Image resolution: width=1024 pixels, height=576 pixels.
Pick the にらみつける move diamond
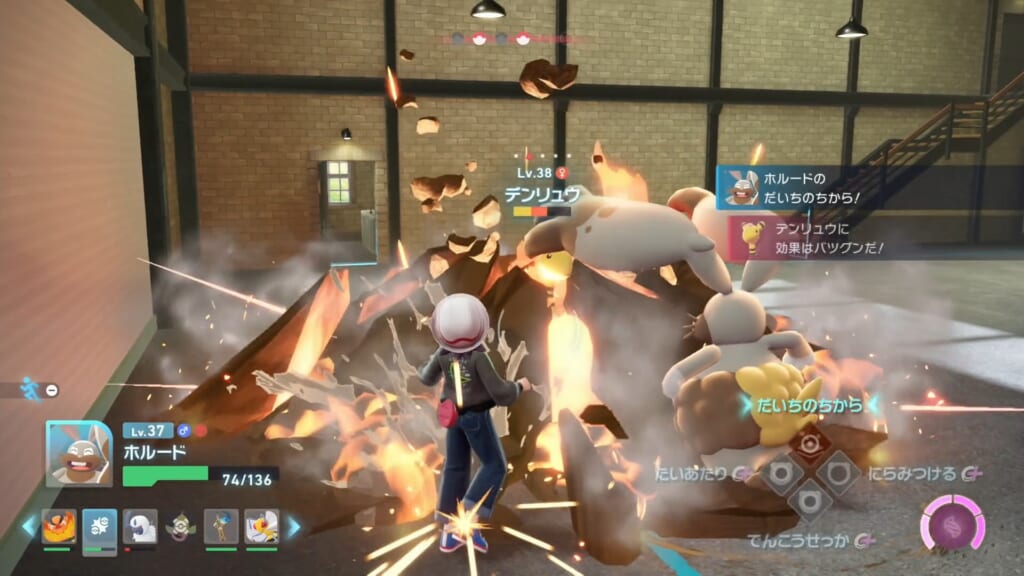pos(837,472)
